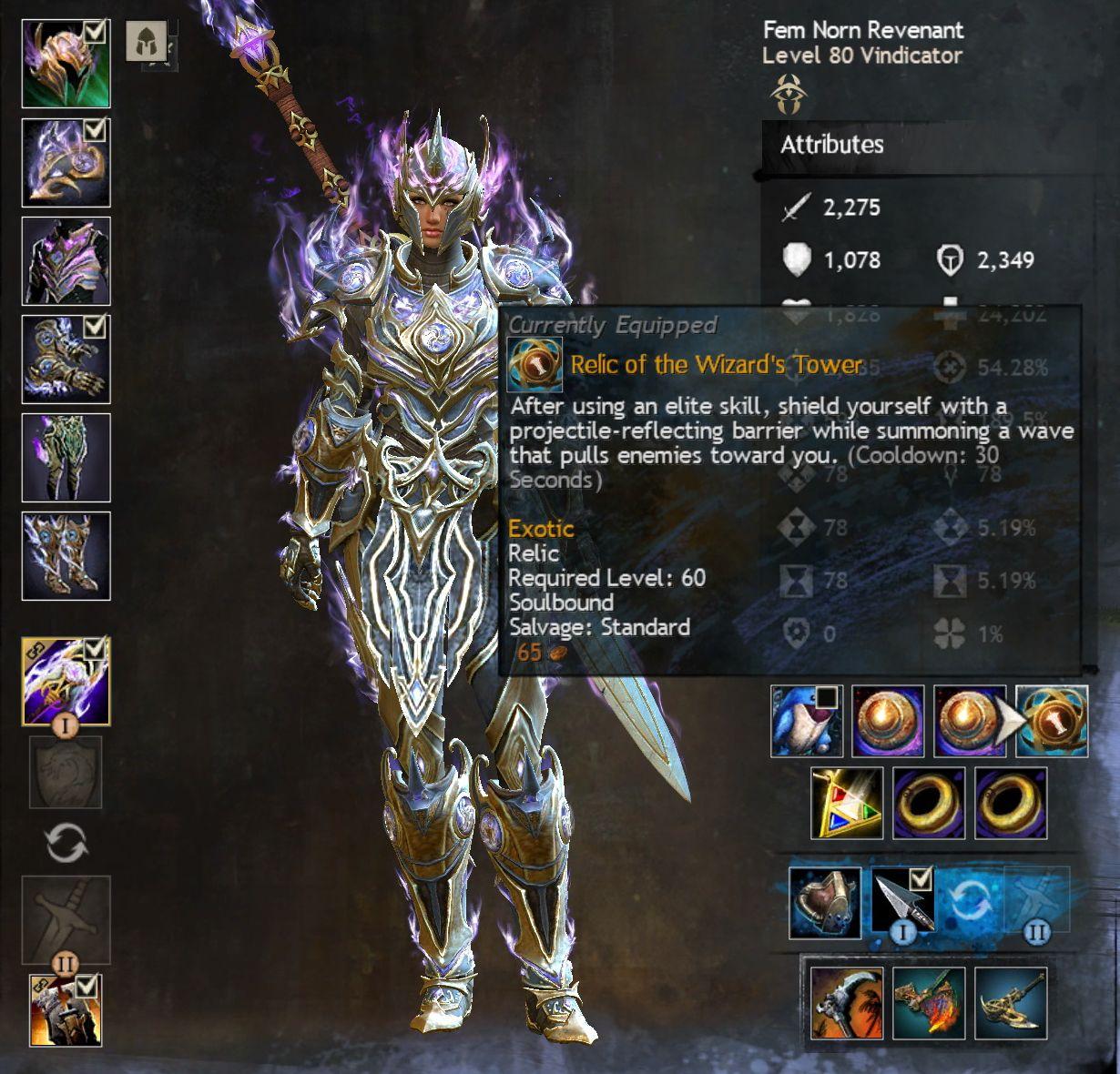The width and height of the screenshot is (1120, 1074).
Task: Click the Relic of the Wizard's Tower slot
Action: point(1052,722)
